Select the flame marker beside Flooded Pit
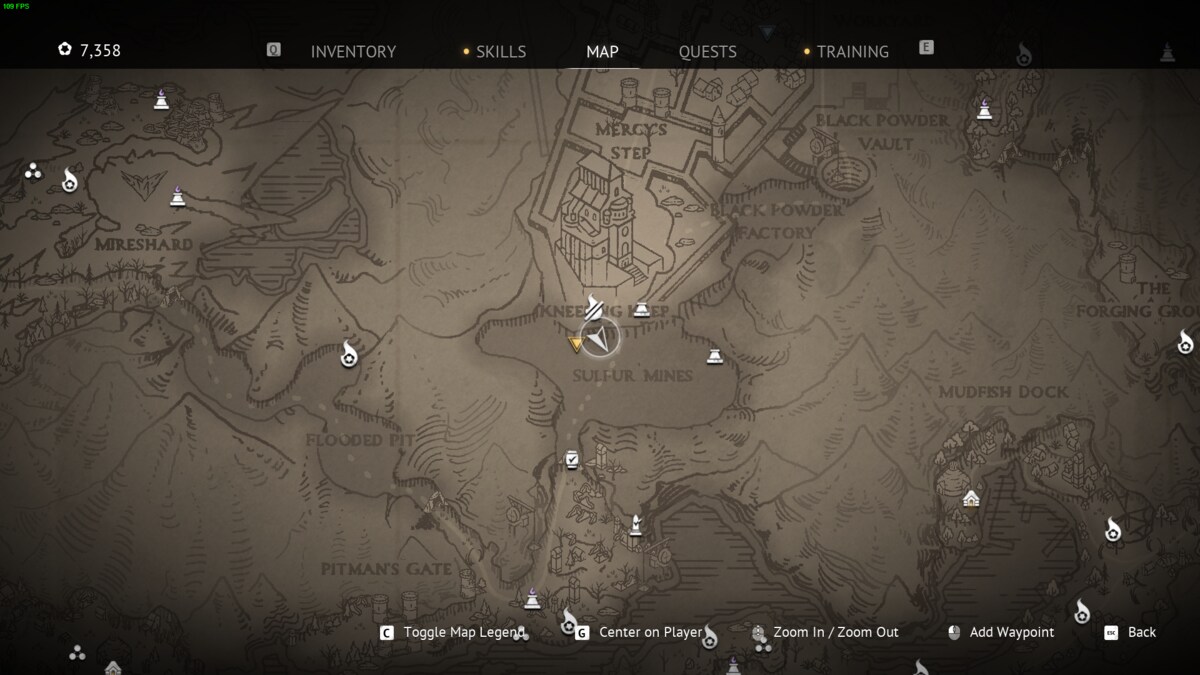This screenshot has height=675, width=1200. (348, 354)
